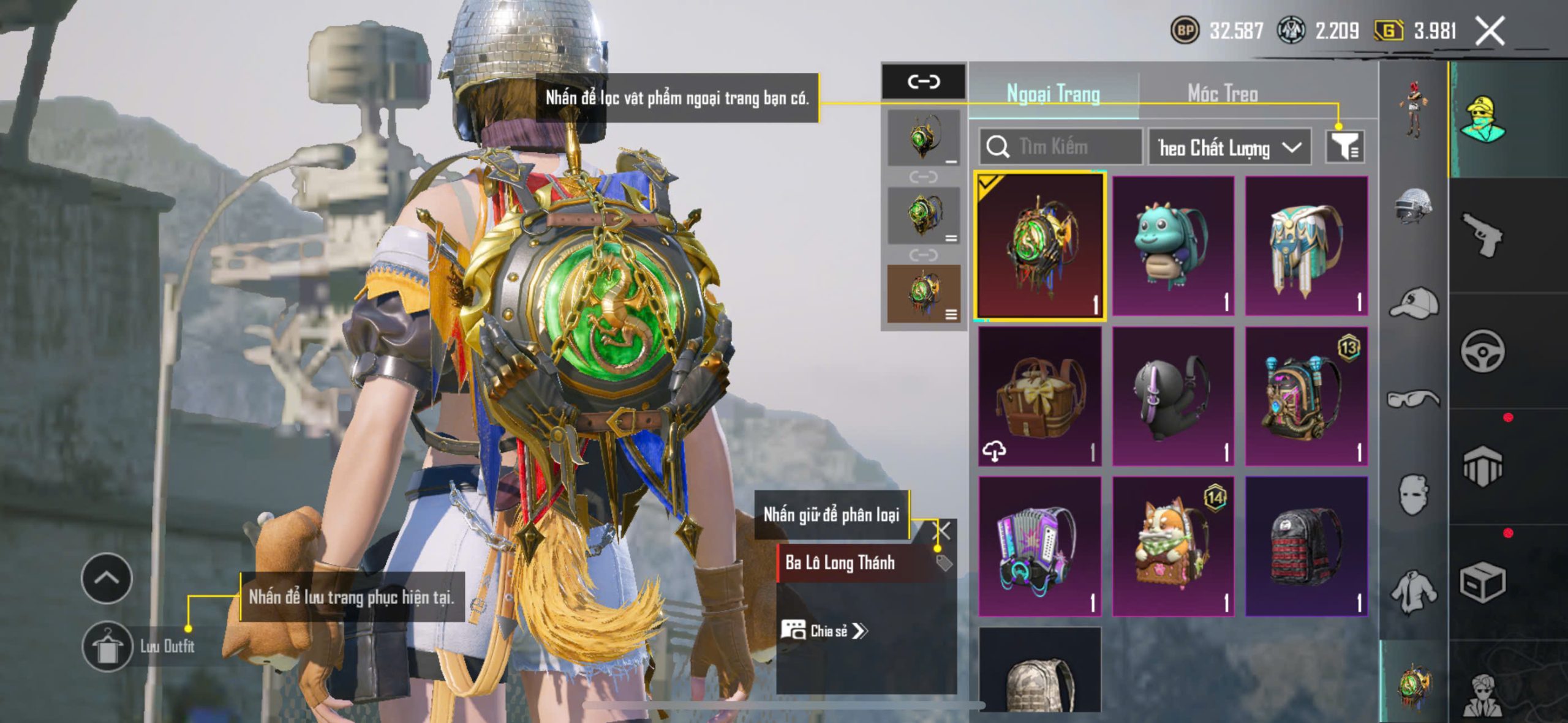This screenshot has height=723, width=1568.
Task: Pick the black rabbit backpack
Action: tap(1172, 396)
